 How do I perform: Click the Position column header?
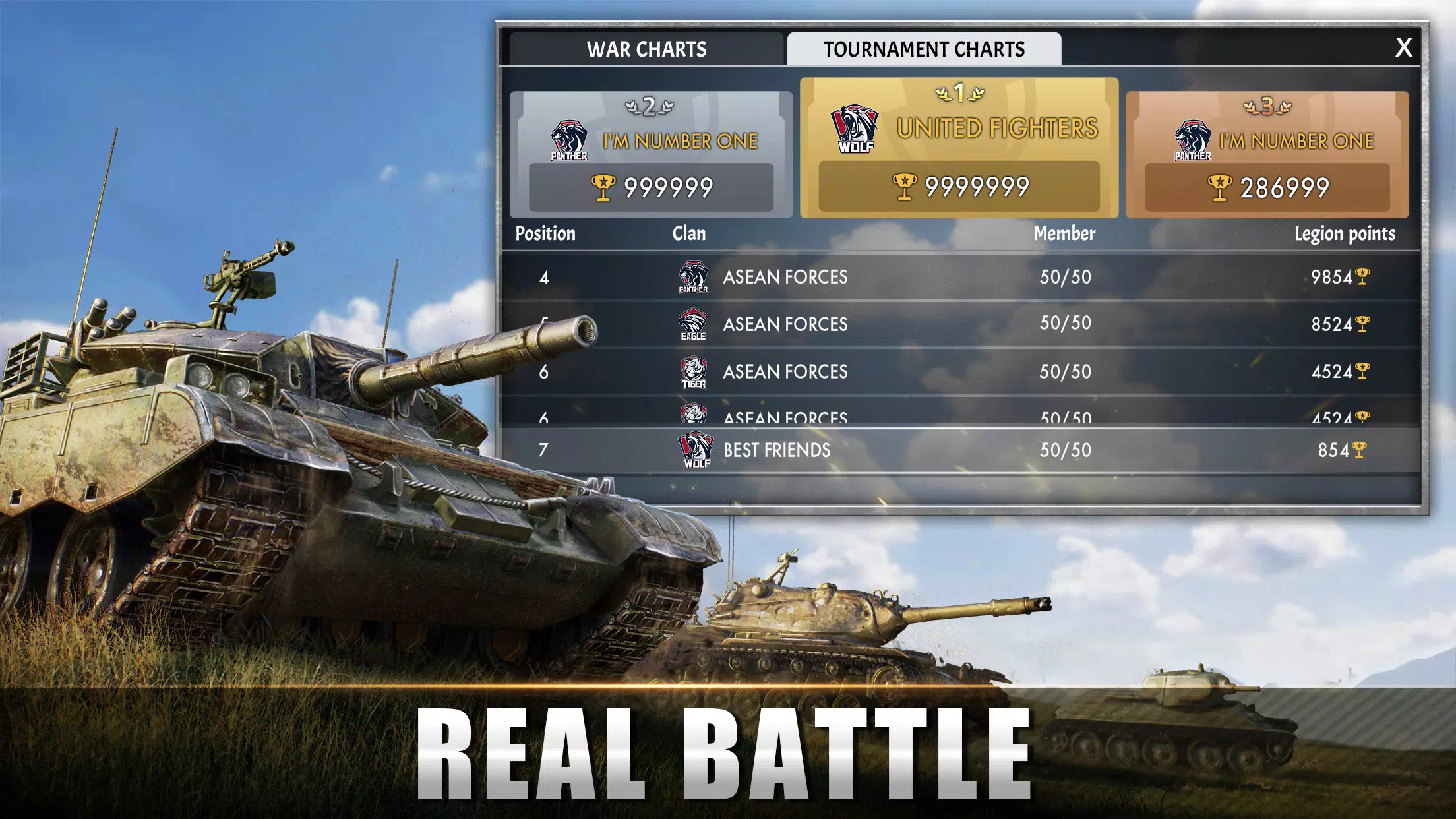(x=546, y=233)
